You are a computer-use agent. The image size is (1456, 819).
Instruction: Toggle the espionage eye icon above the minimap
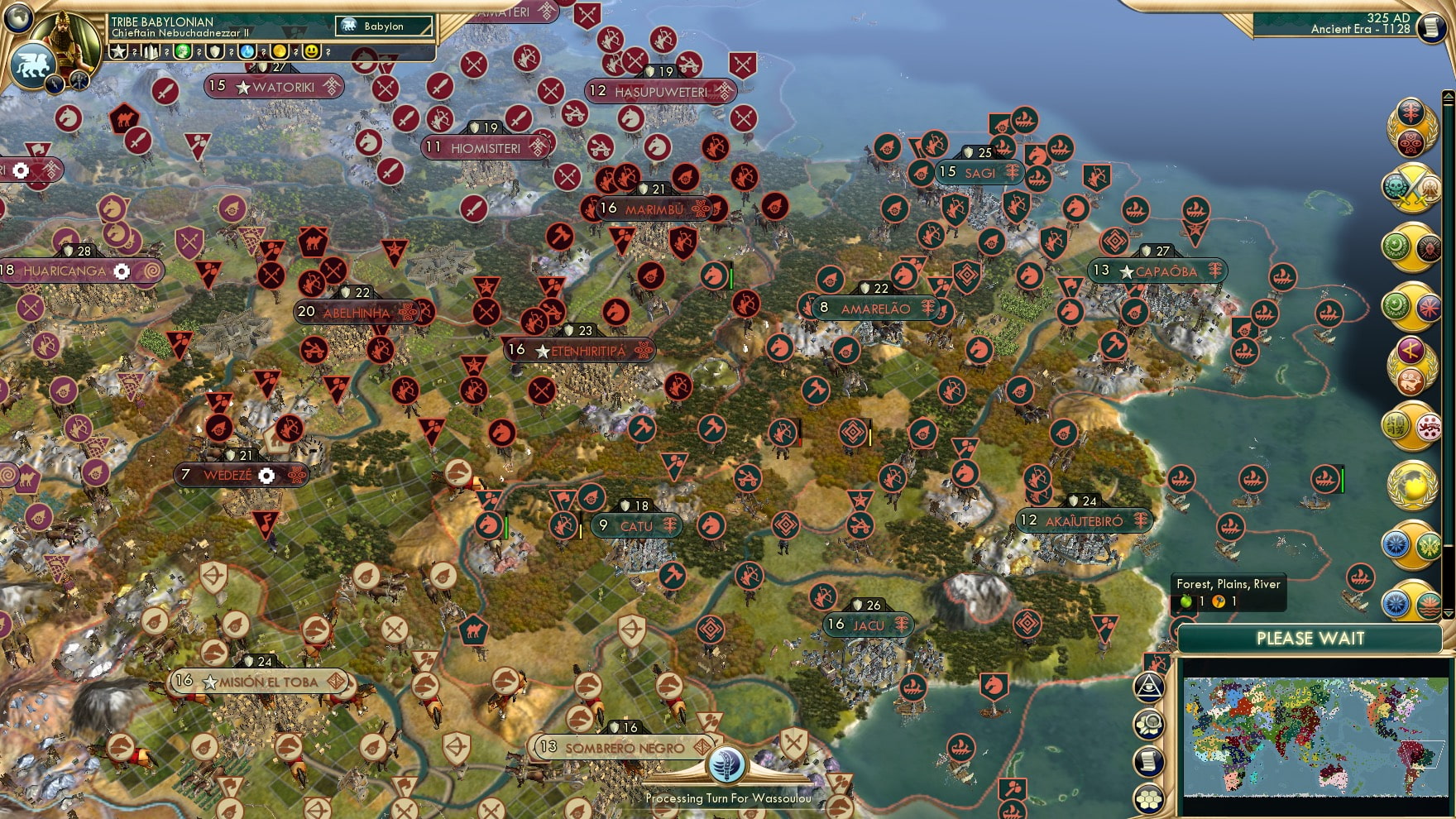[1148, 687]
